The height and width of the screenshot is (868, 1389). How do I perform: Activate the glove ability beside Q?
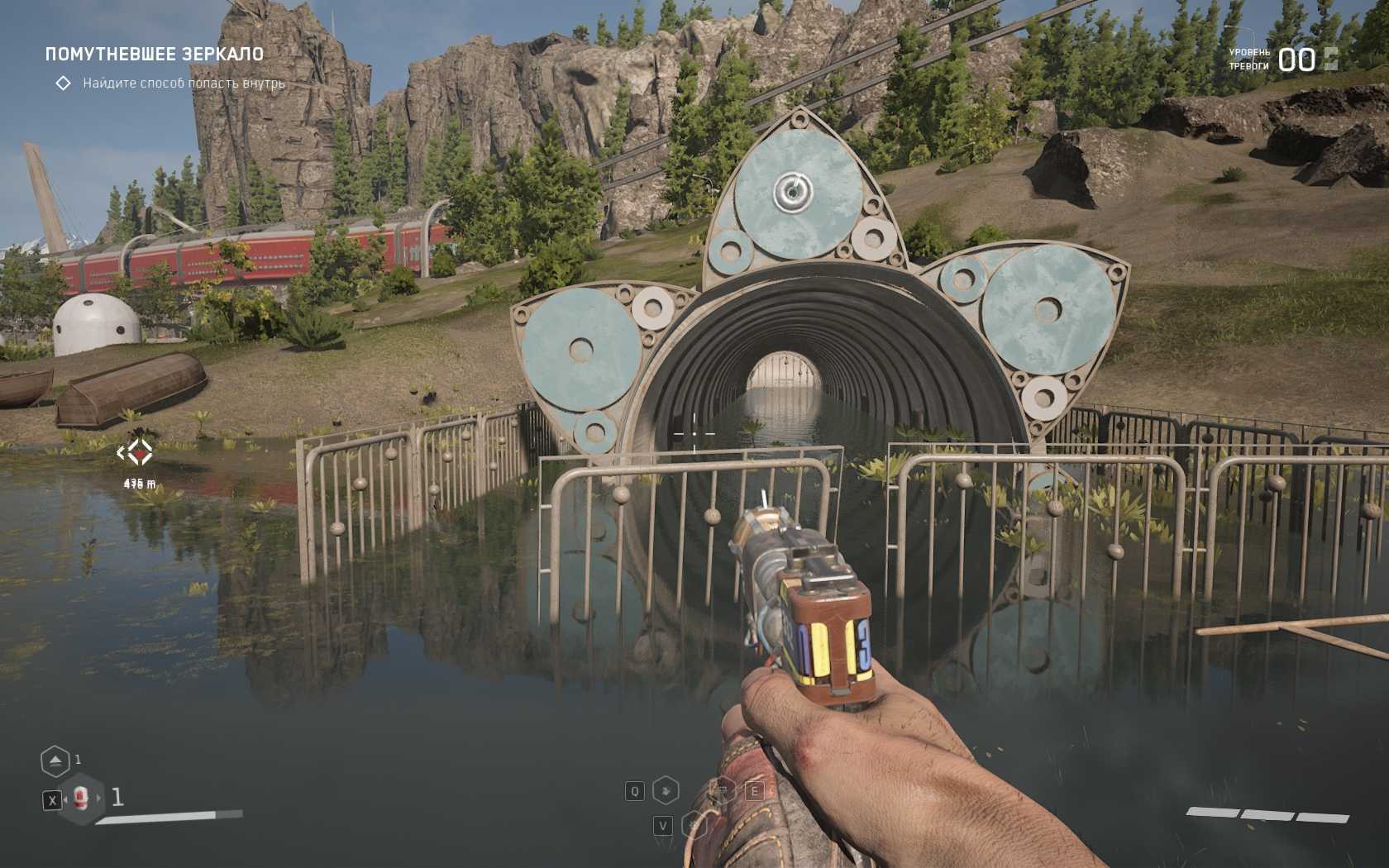pos(666,790)
